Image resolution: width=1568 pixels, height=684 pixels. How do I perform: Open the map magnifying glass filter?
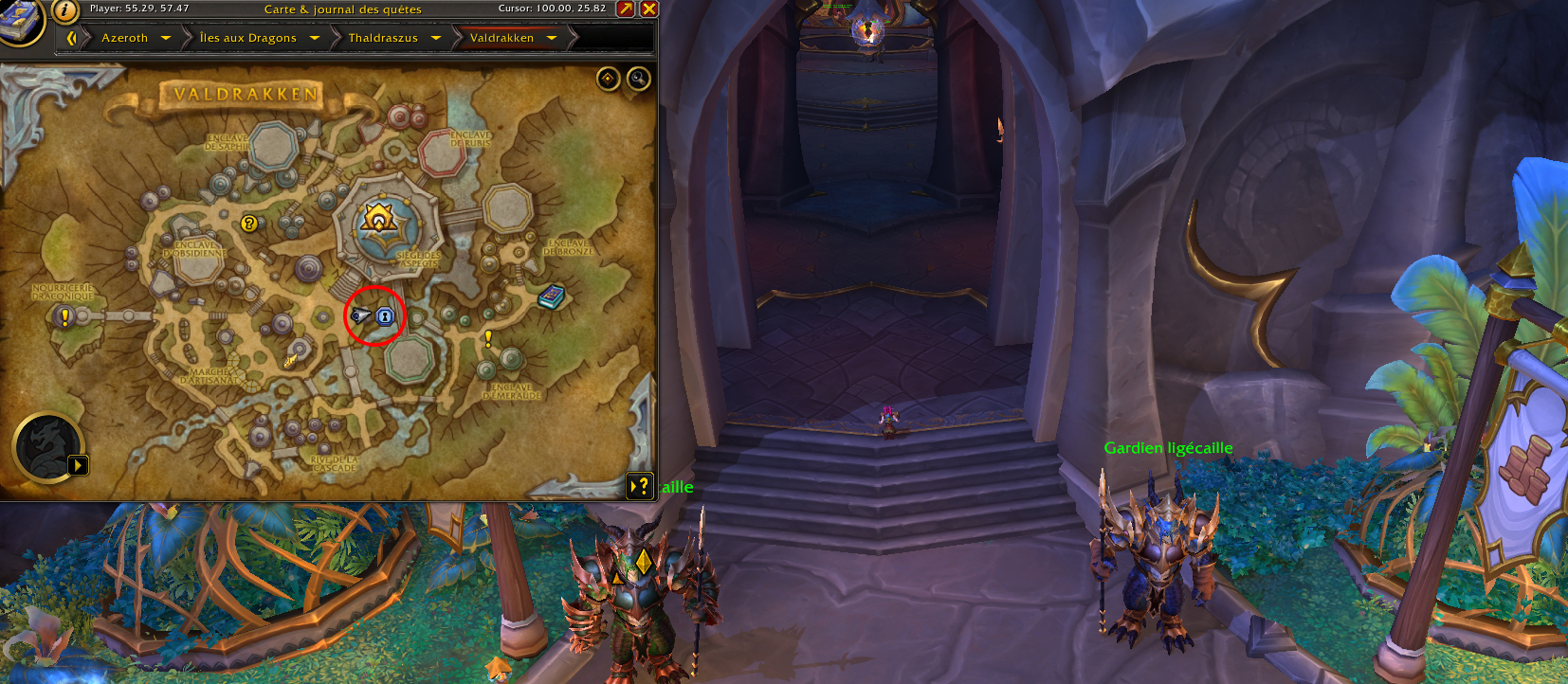[639, 79]
